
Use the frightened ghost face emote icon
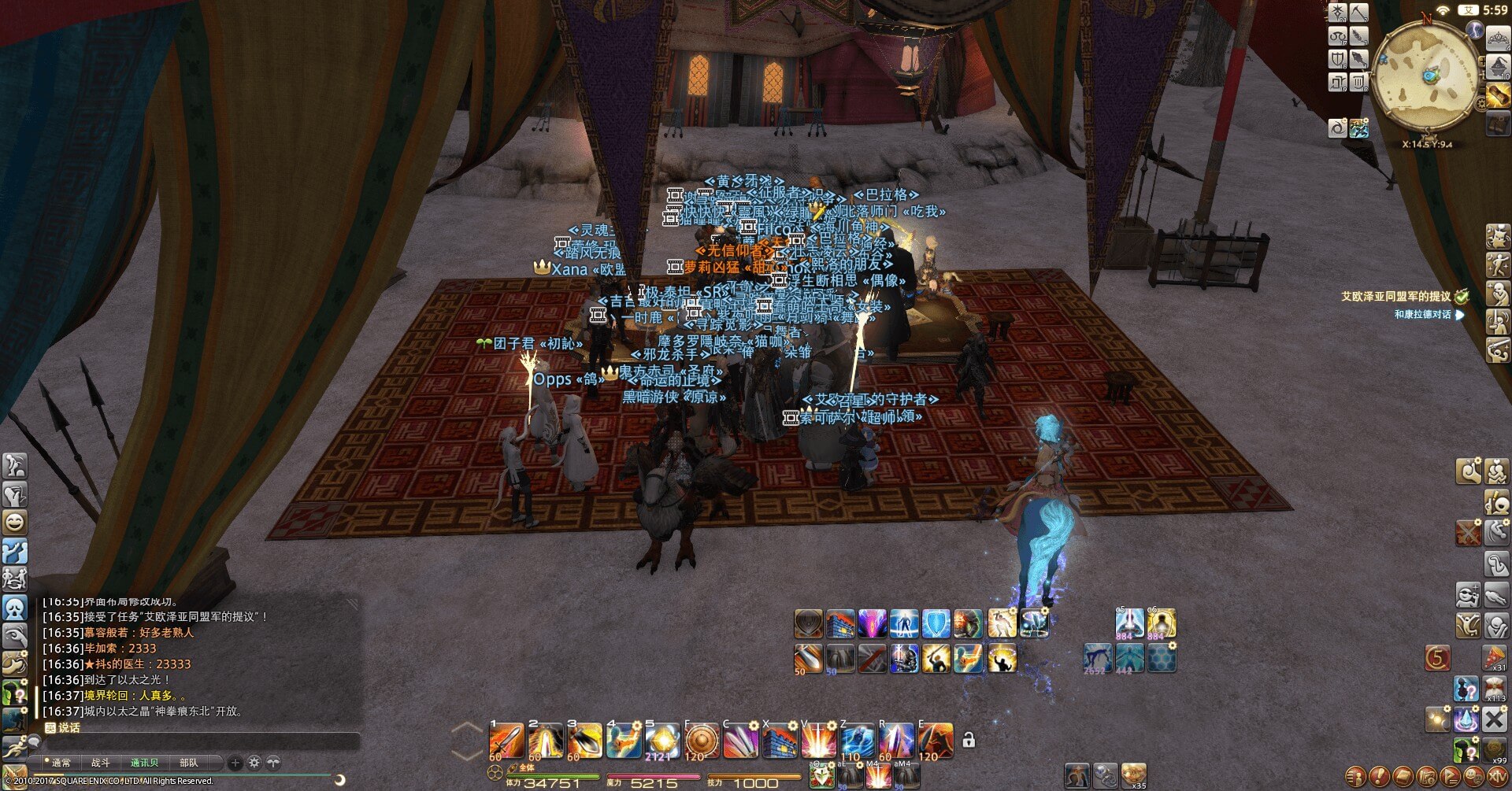click(x=15, y=608)
